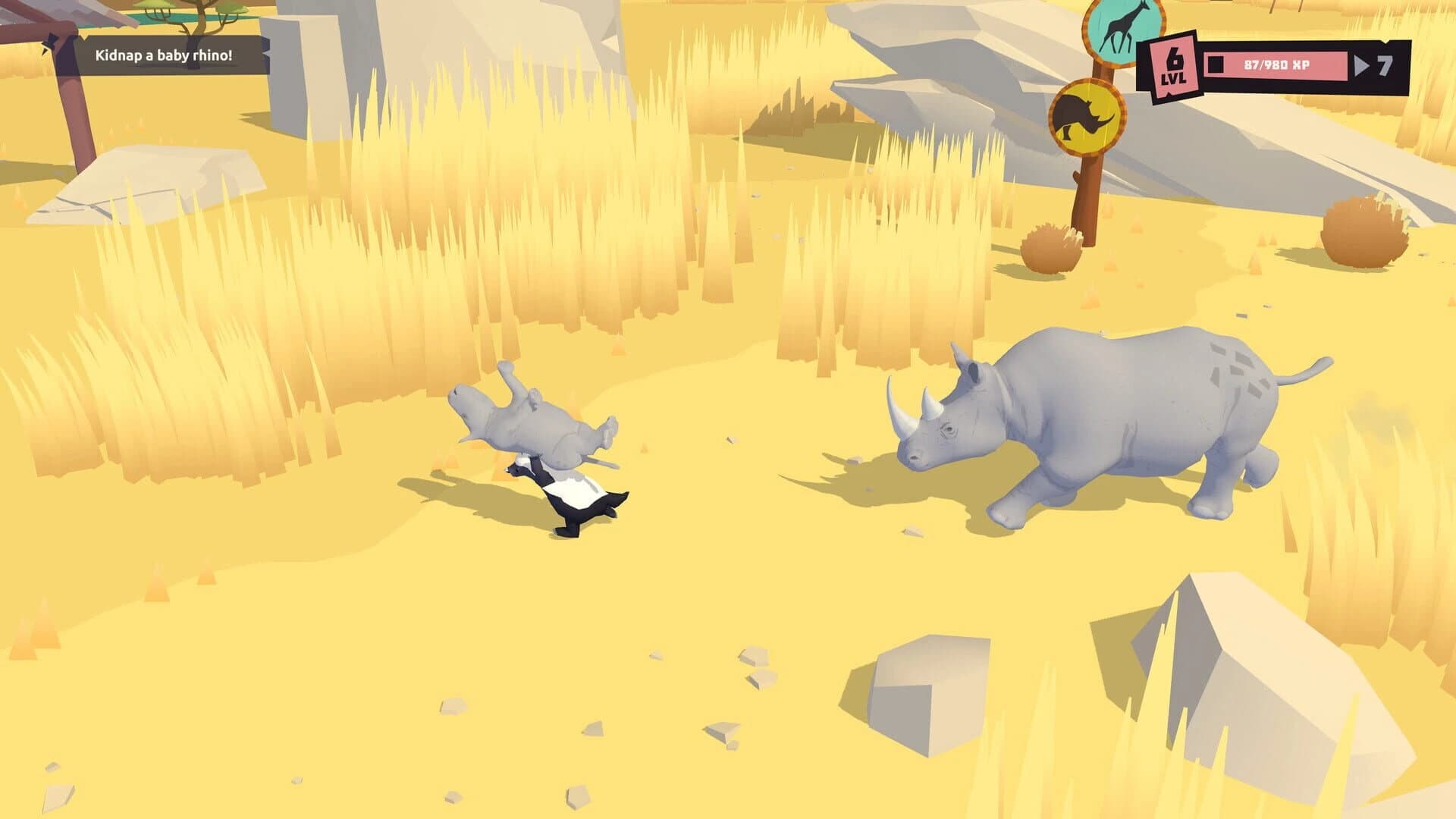The height and width of the screenshot is (819, 1456).
Task: Click the arrow icon before the number 7
Action: point(1359,65)
